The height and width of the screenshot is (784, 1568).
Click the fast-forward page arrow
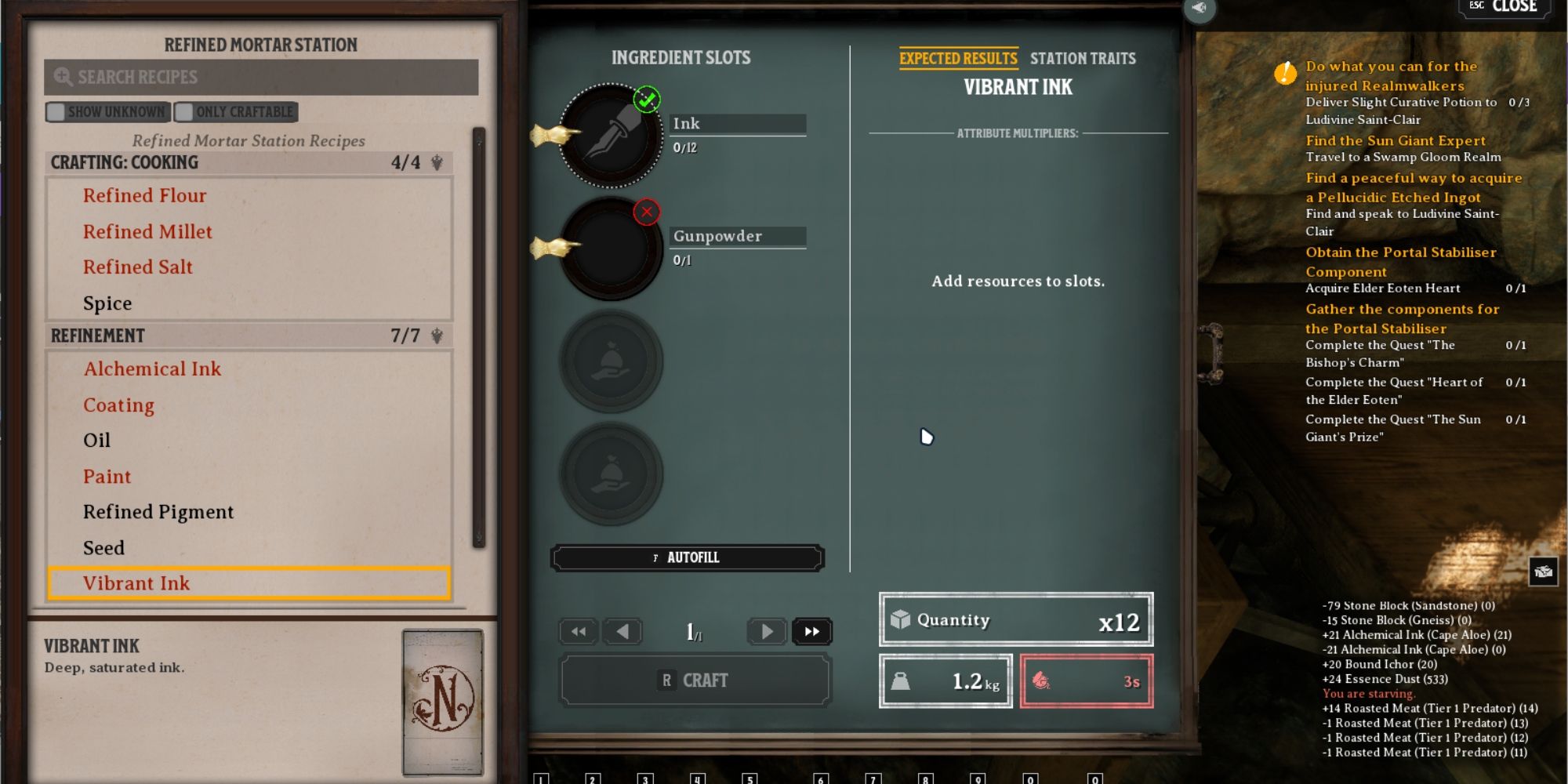pos(812,631)
